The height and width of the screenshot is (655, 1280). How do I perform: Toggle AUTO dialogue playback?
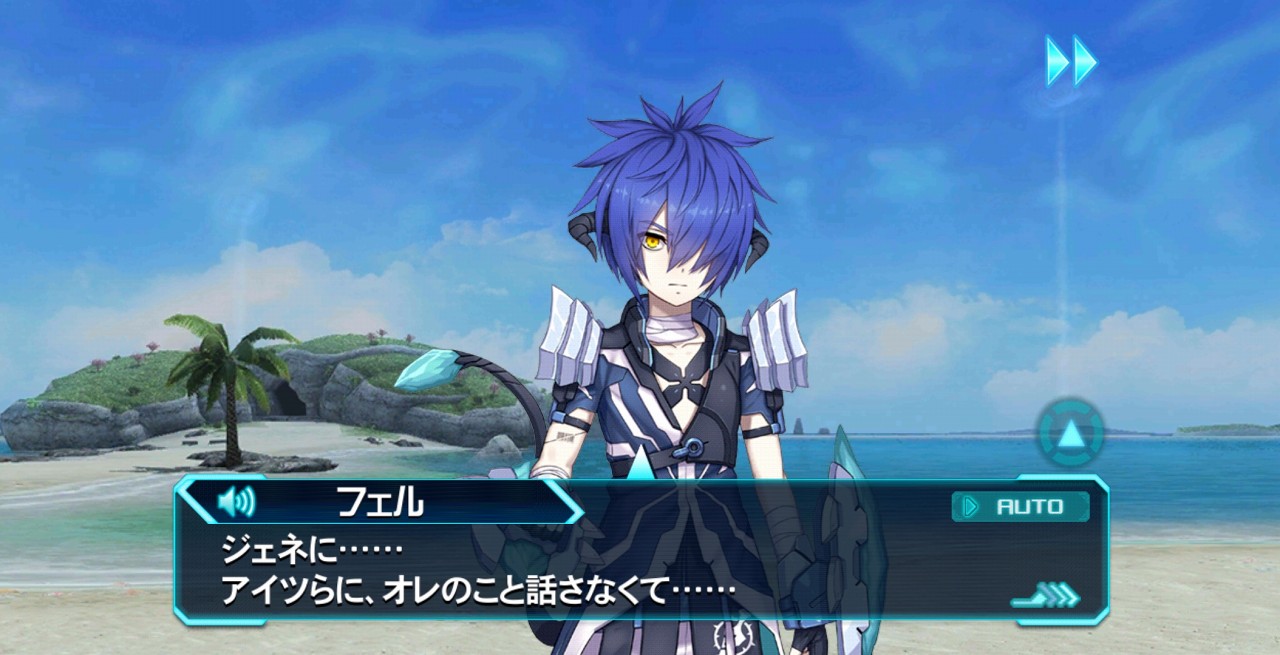1020,507
